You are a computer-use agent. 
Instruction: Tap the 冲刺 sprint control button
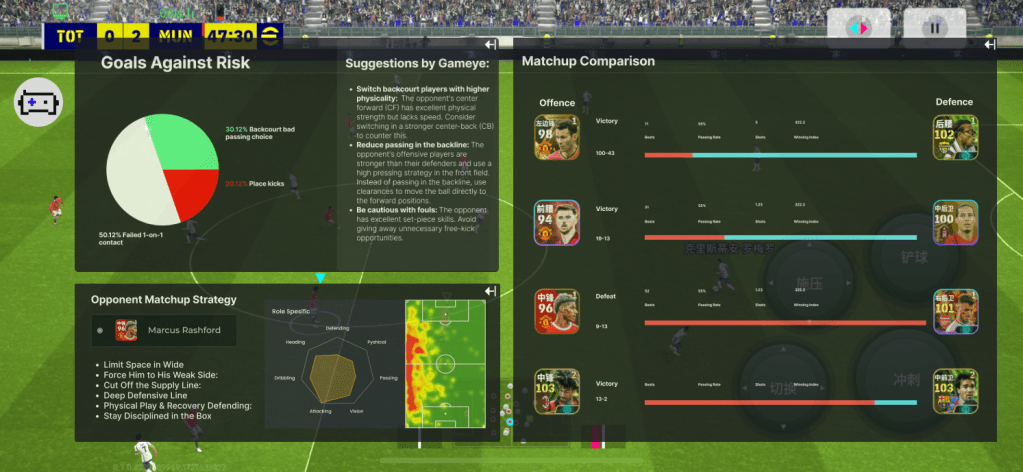pos(903,380)
